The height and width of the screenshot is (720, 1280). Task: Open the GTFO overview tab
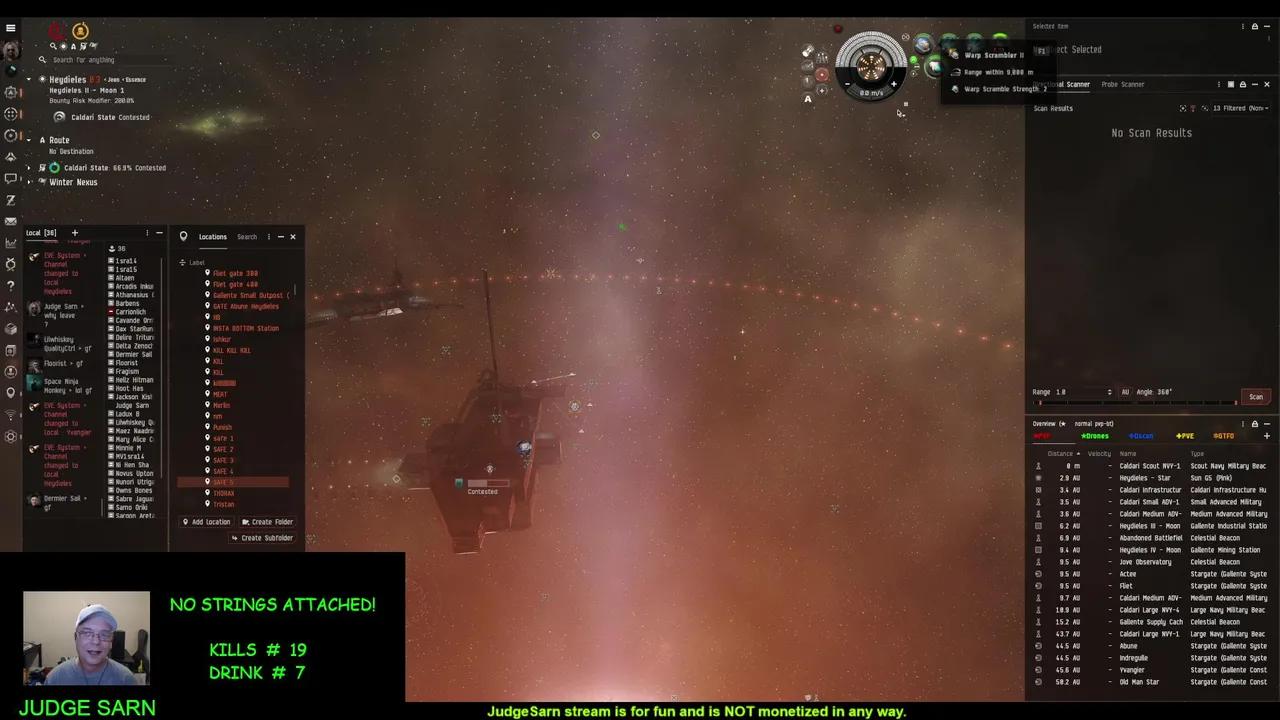tap(1223, 436)
